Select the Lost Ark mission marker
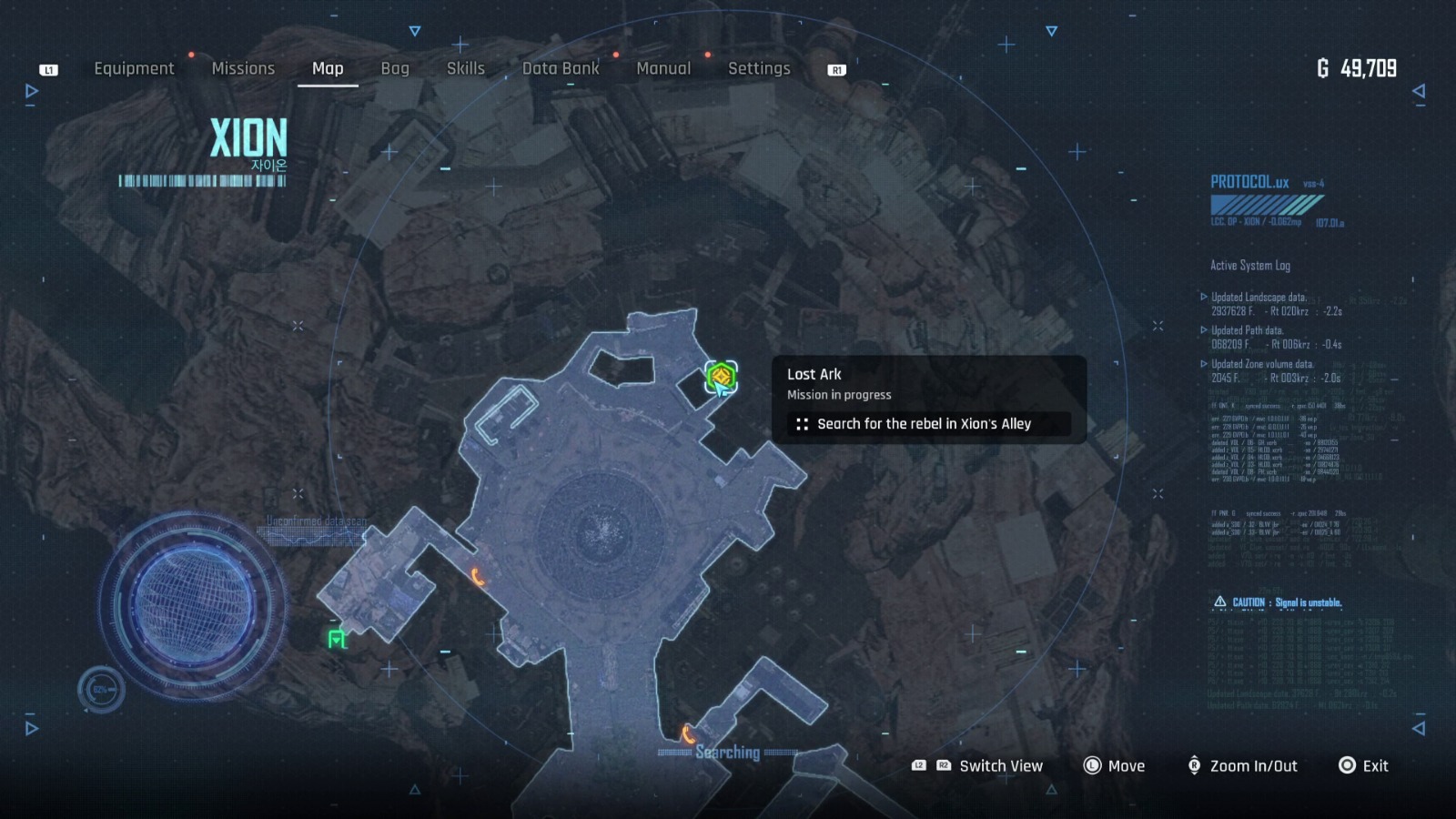Screen dimensions: 1456x819 pyautogui.click(x=721, y=375)
